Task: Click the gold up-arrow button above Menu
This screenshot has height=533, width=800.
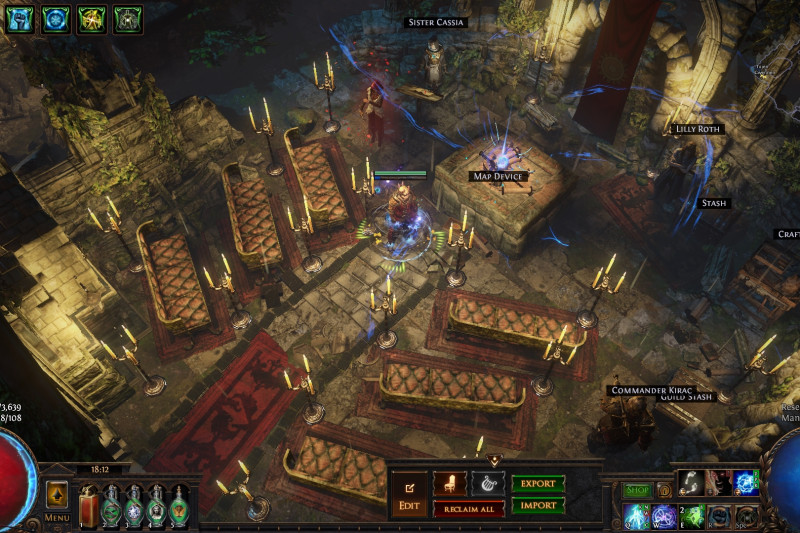Action: (57, 494)
